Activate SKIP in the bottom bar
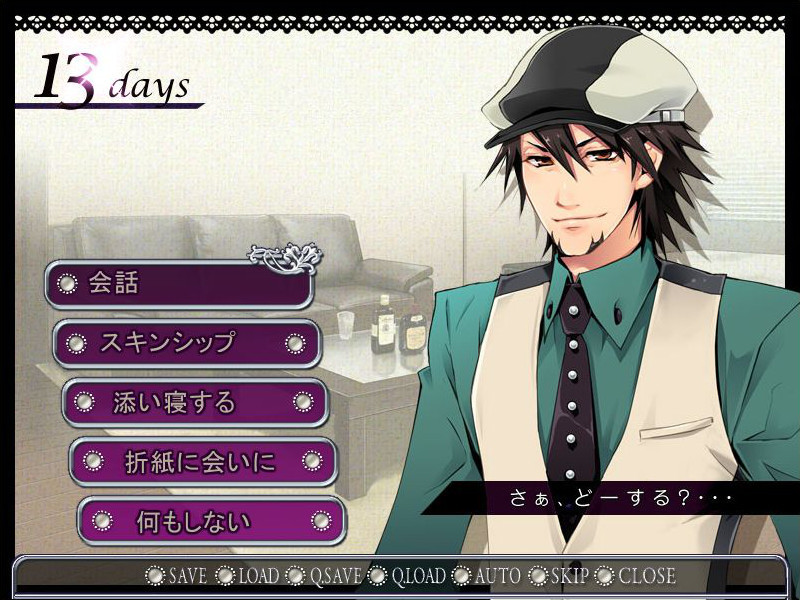800x600 pixels. point(560,576)
